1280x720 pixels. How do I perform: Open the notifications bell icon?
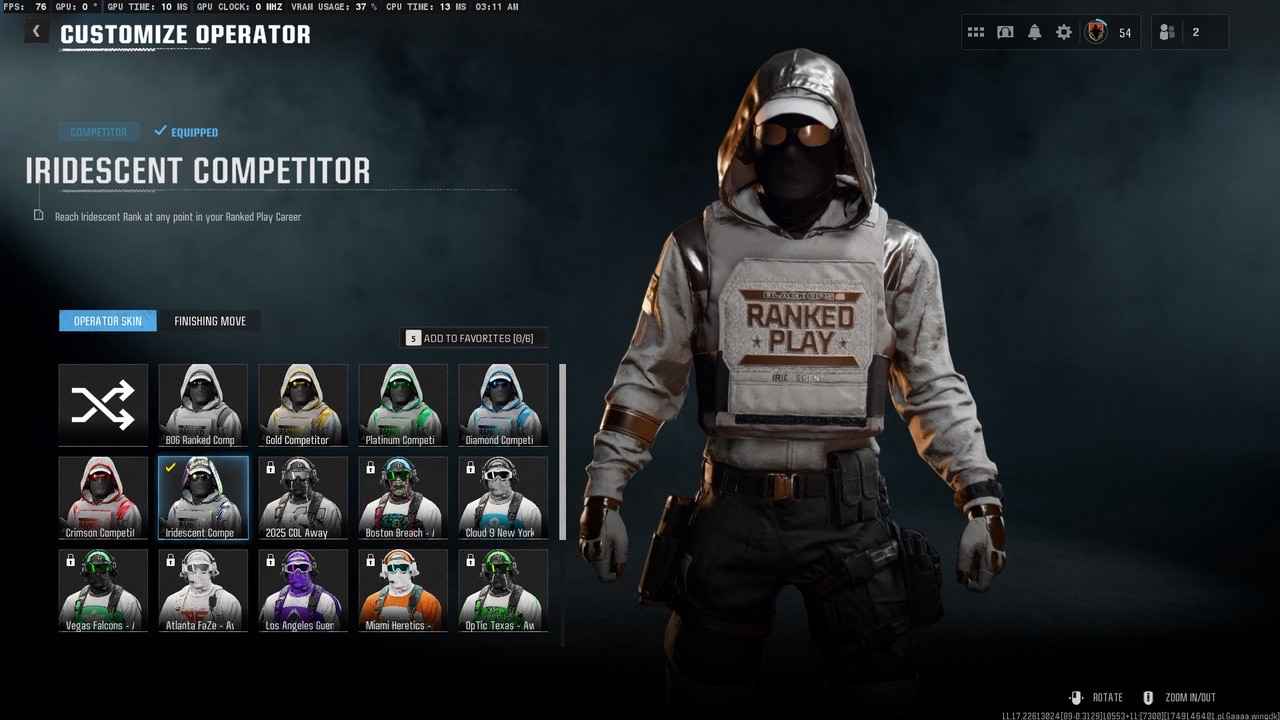(x=1034, y=31)
